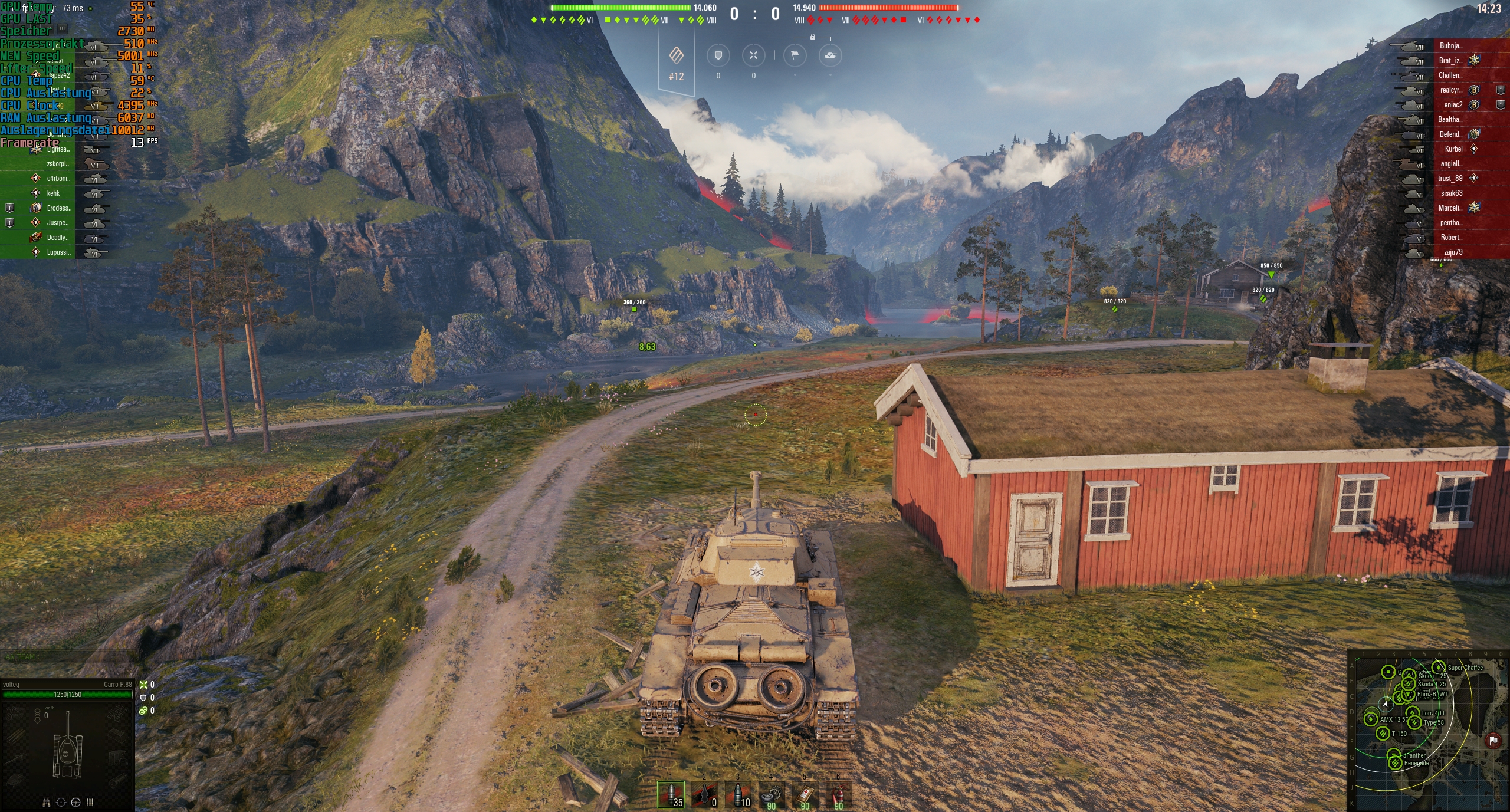Screen dimensions: 1510x812
Task: Click the destroyed vehicles tank icon
Action: click(830, 55)
